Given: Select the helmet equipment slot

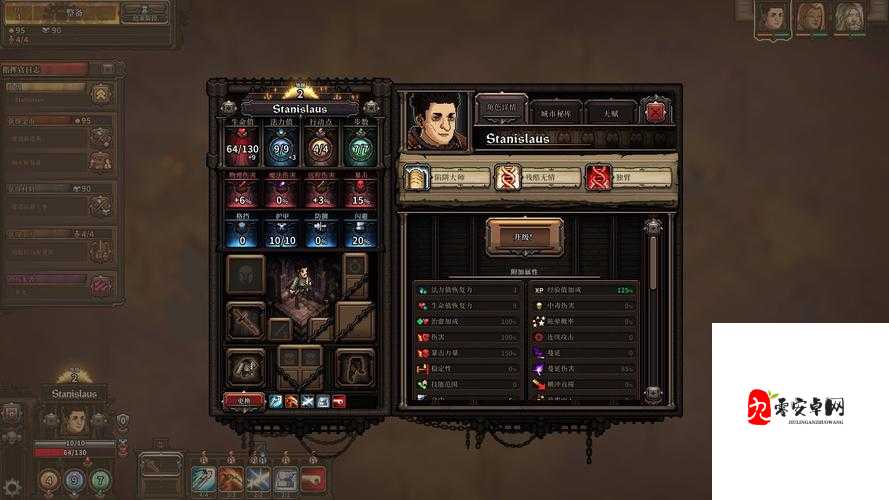Looking at the screenshot, I should click(x=245, y=274).
